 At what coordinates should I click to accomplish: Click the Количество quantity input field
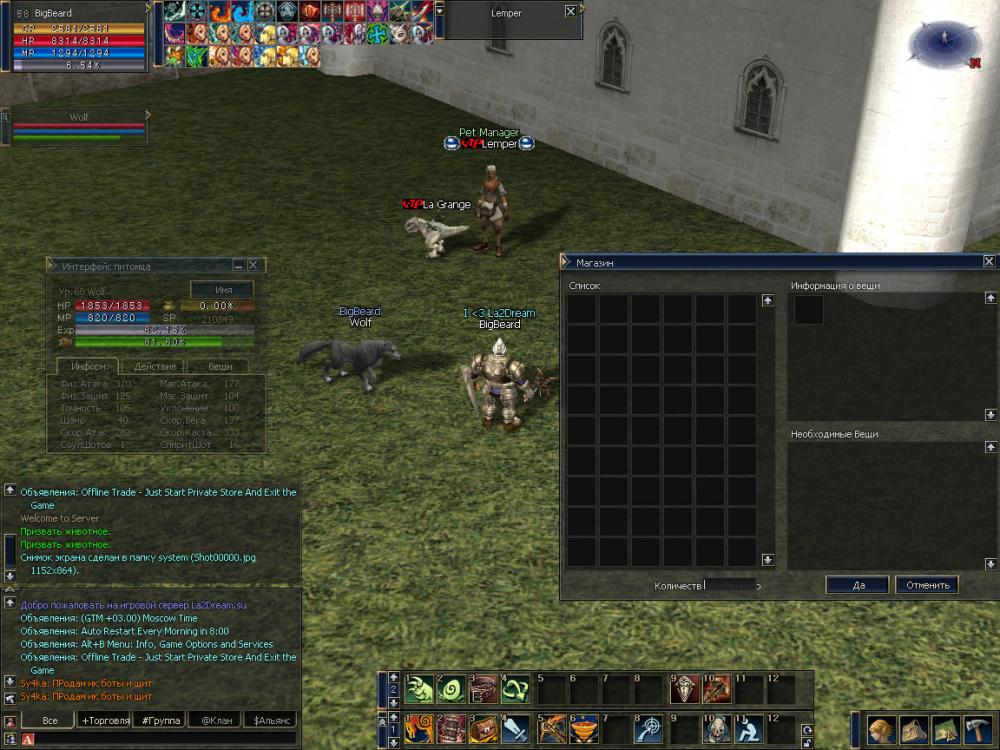(x=731, y=585)
